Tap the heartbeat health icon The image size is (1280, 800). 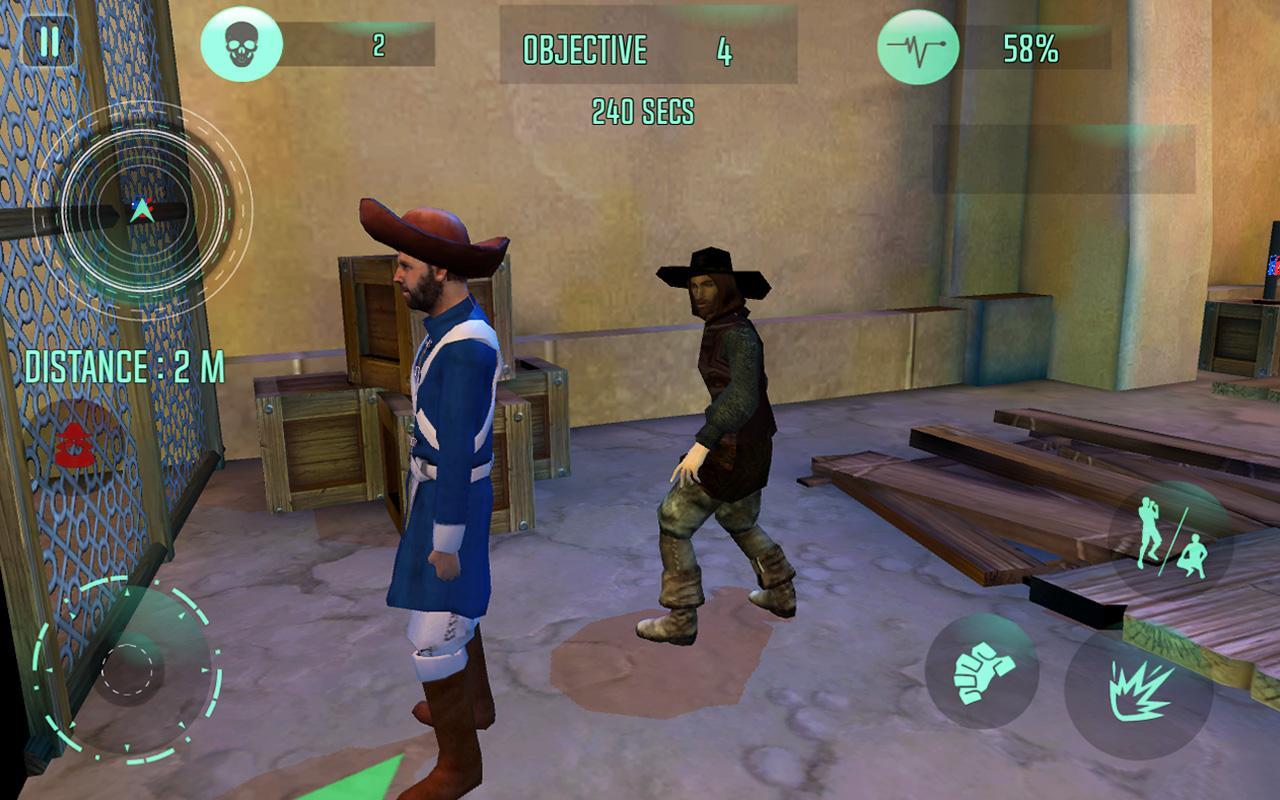[916, 44]
